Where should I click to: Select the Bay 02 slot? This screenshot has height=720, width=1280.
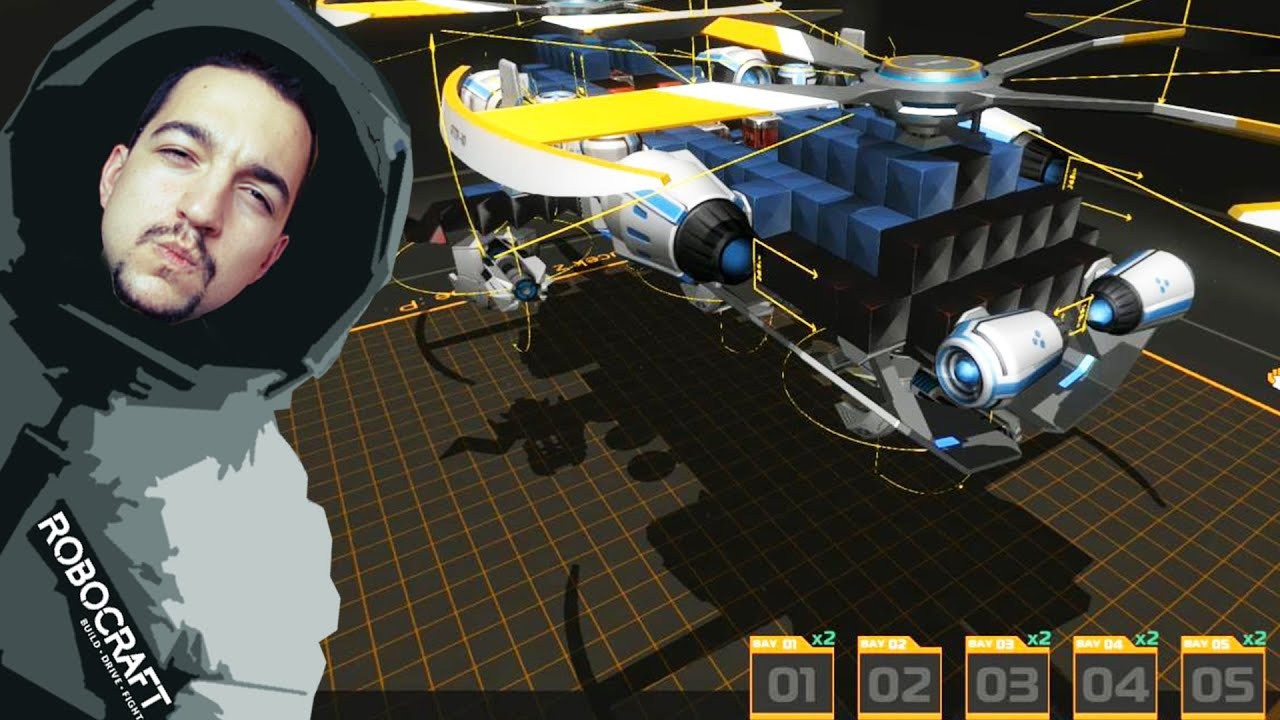click(x=900, y=681)
